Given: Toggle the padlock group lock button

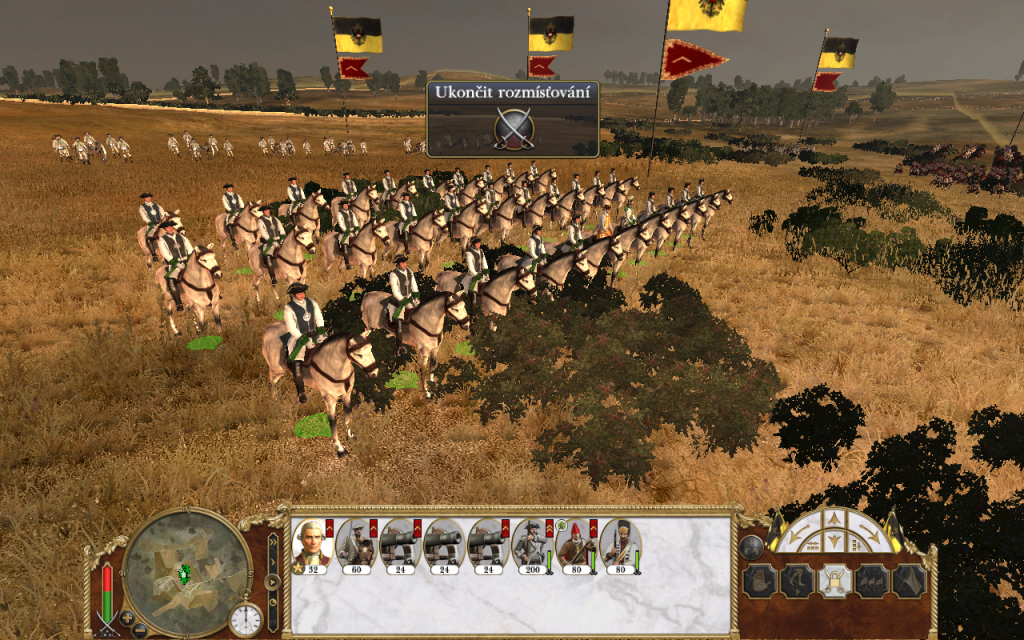Looking at the screenshot, I should click(833, 581).
